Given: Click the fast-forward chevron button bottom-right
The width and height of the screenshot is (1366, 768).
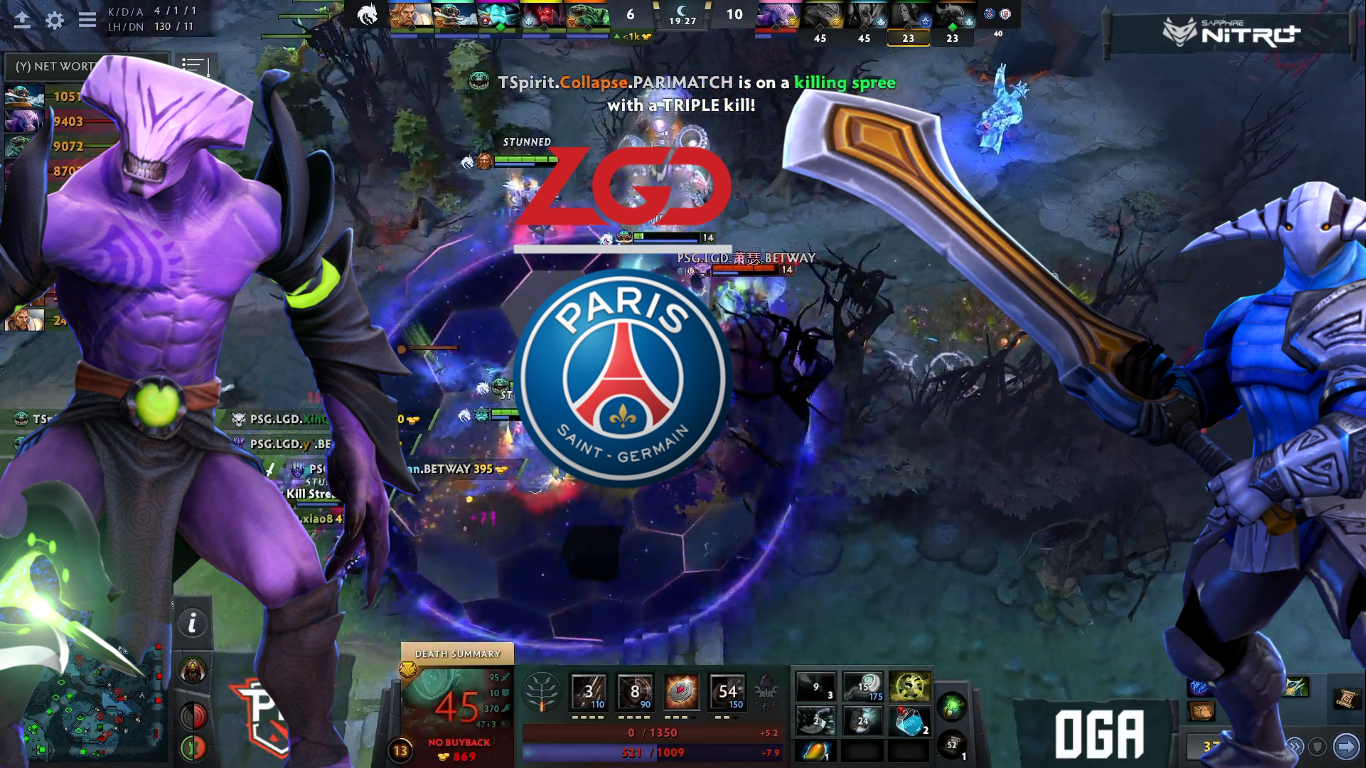Looking at the screenshot, I should (x=1296, y=746).
